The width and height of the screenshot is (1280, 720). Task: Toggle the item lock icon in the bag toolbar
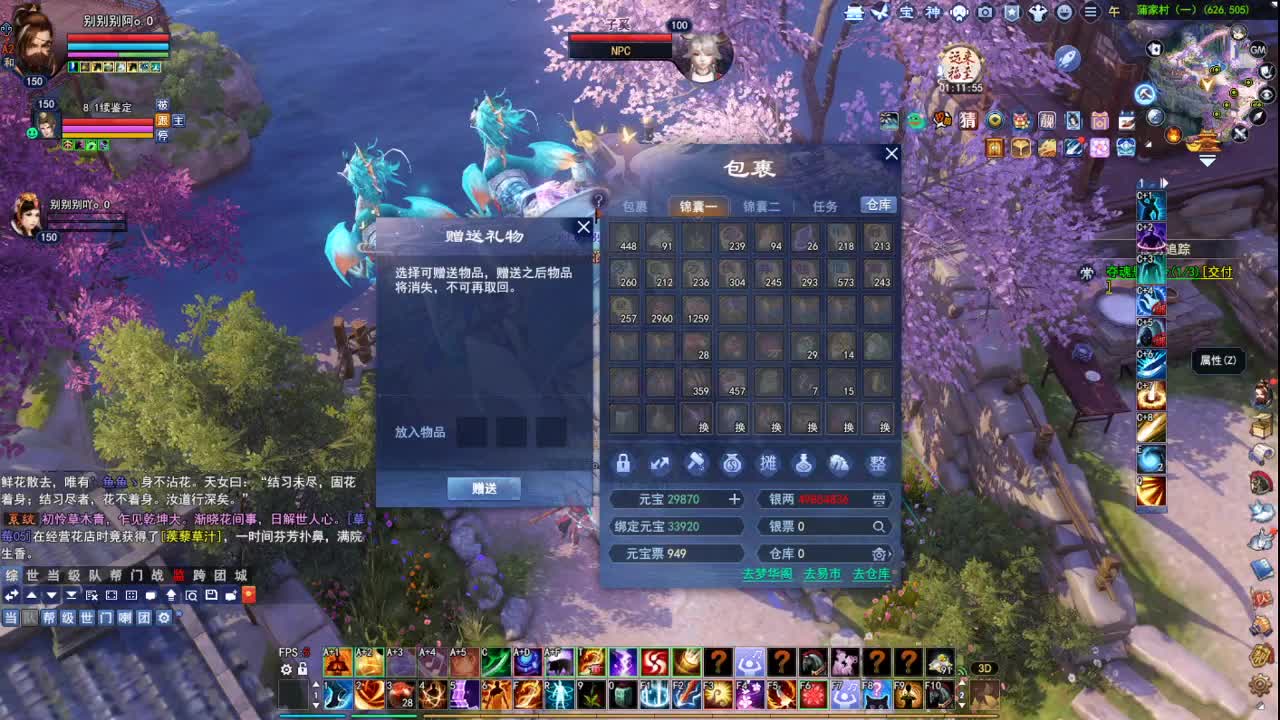click(x=621, y=463)
